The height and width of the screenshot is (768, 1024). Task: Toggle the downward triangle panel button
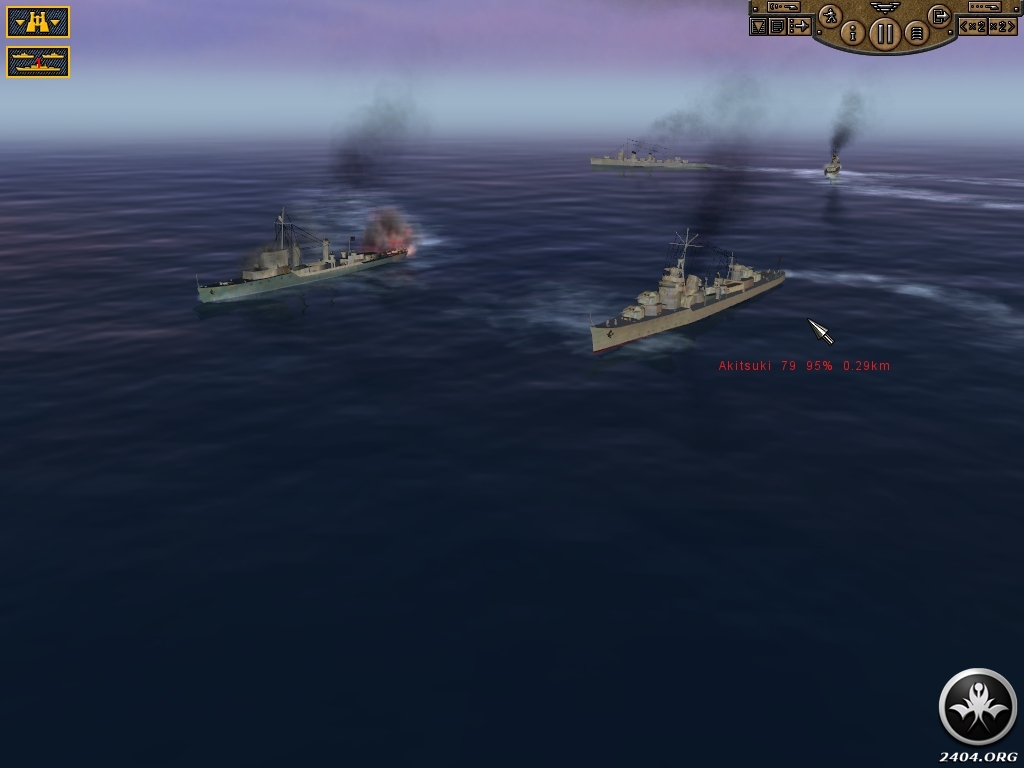758,27
